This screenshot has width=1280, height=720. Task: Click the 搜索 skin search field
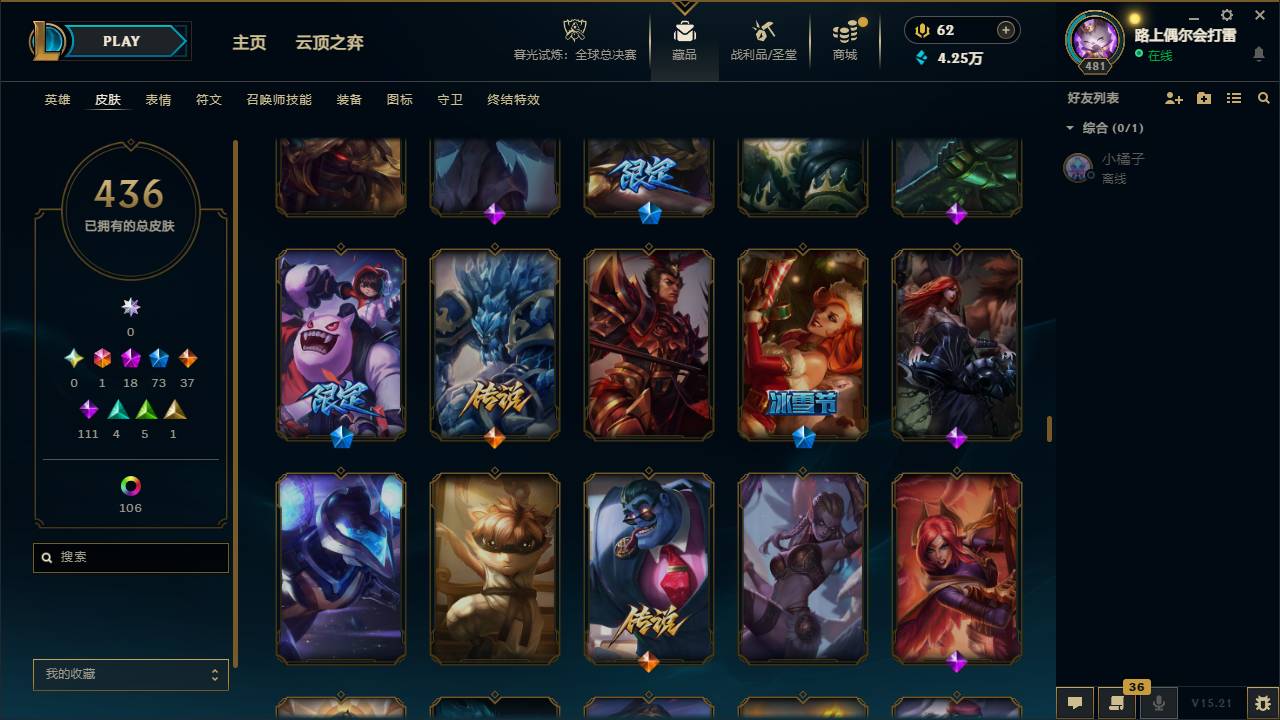(x=130, y=557)
